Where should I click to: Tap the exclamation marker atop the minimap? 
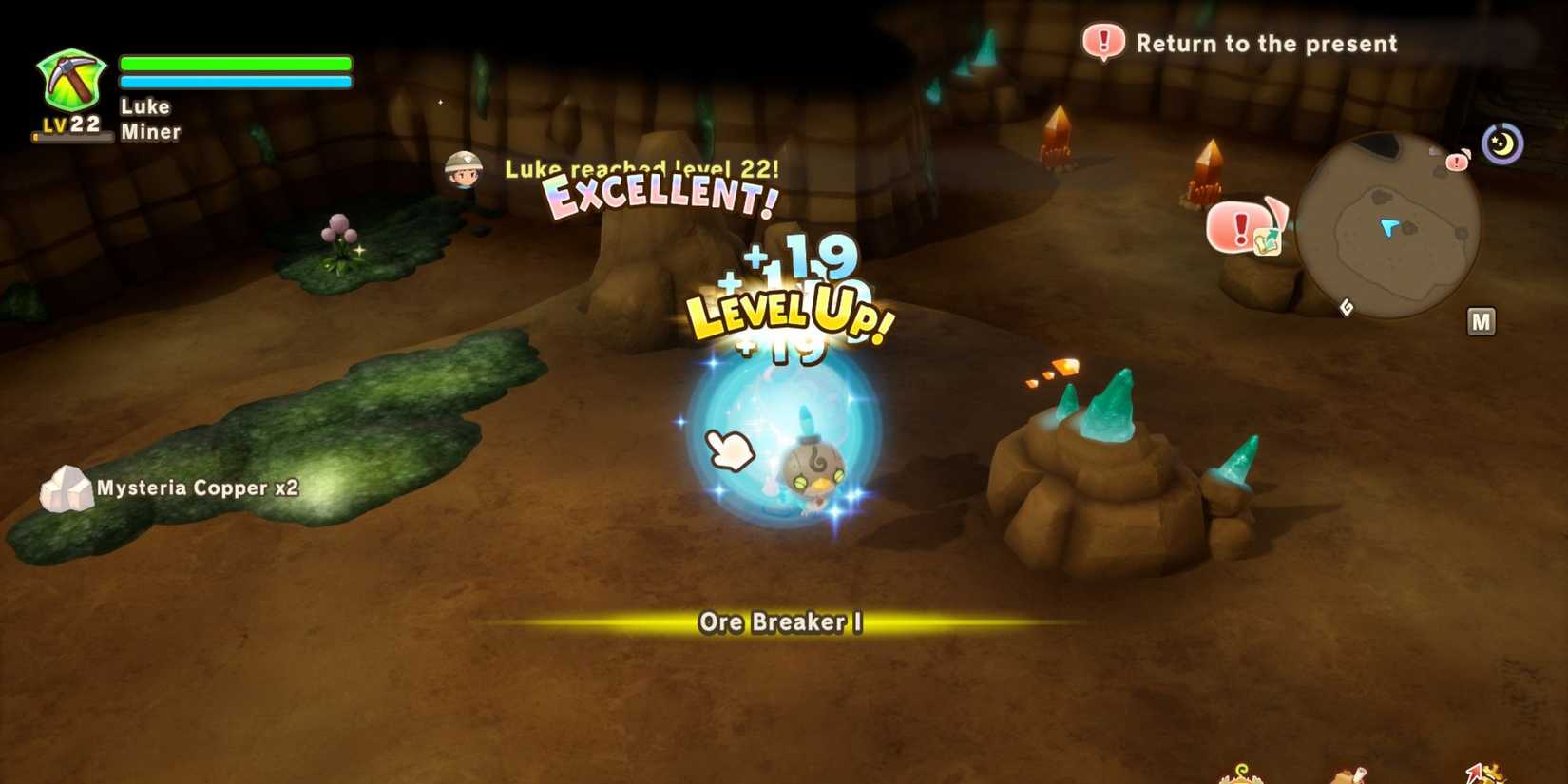pyautogui.click(x=1456, y=163)
